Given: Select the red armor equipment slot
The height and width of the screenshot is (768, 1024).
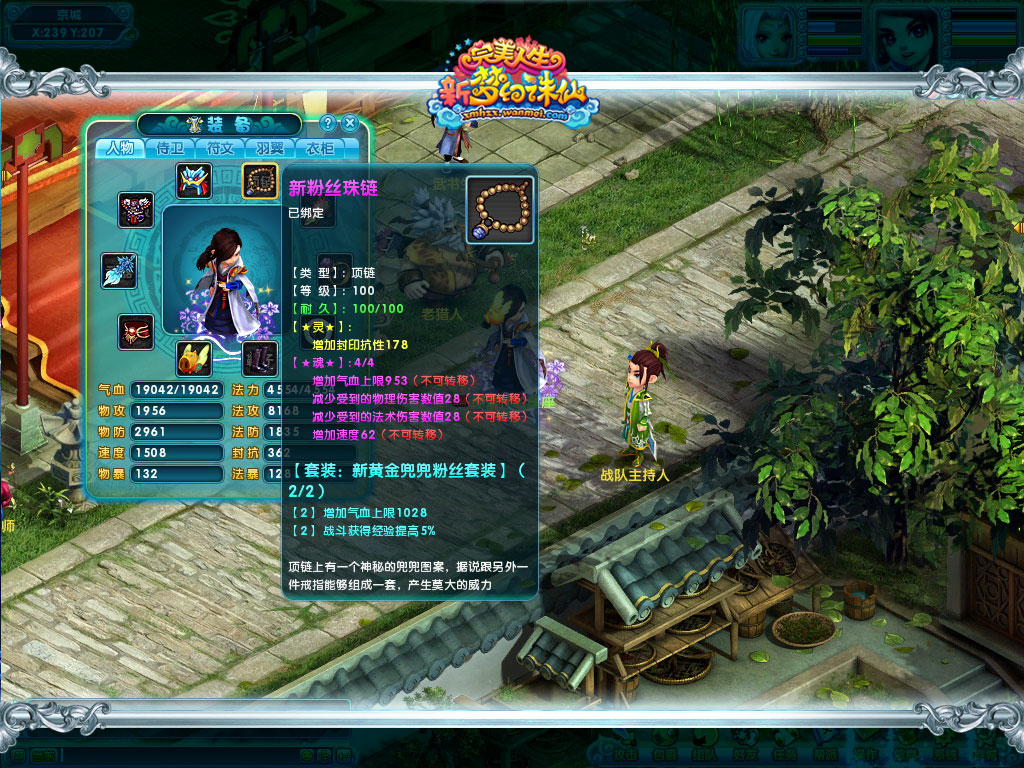Looking at the screenshot, I should (x=136, y=210).
